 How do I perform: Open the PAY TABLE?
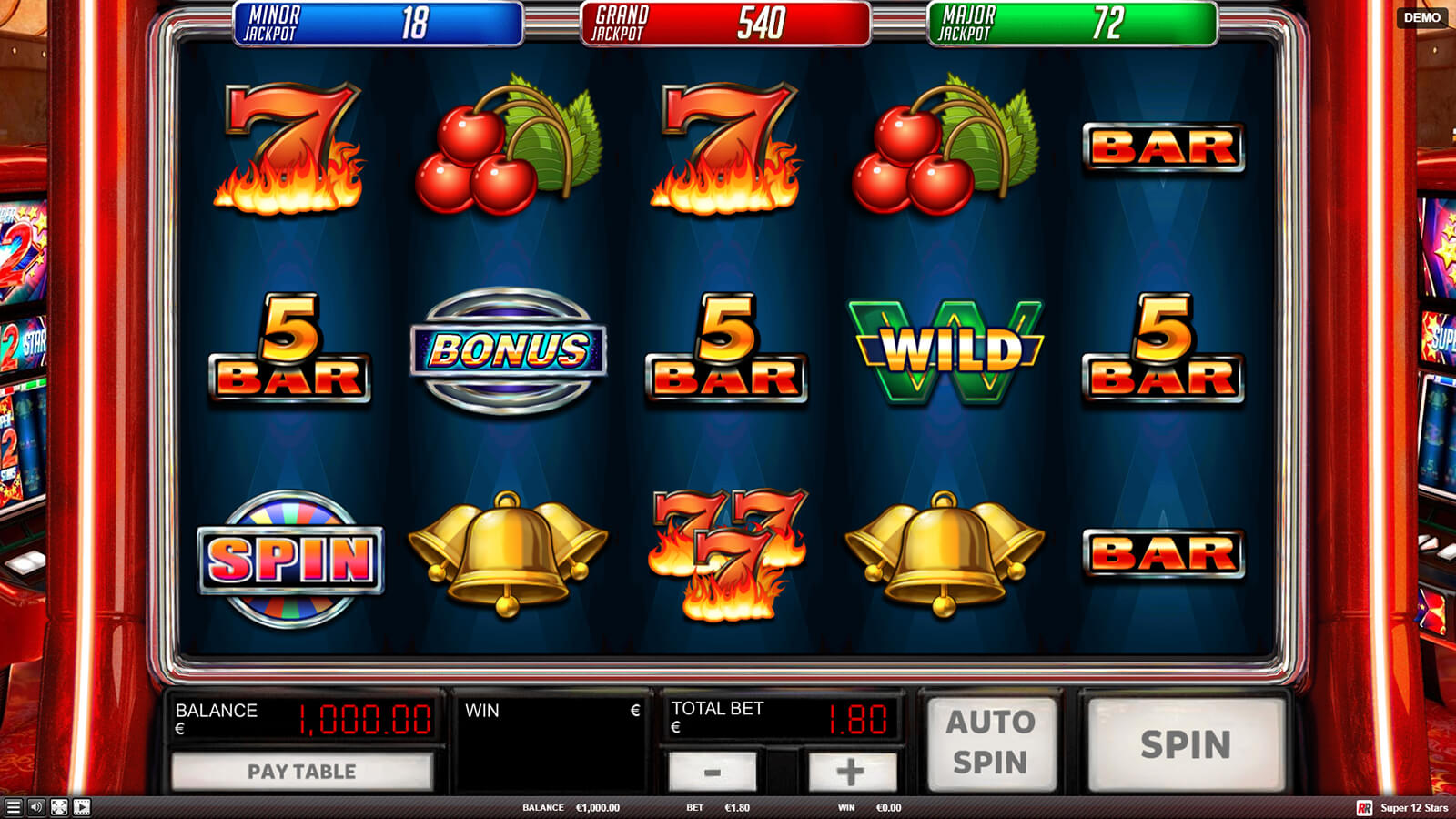click(x=301, y=772)
